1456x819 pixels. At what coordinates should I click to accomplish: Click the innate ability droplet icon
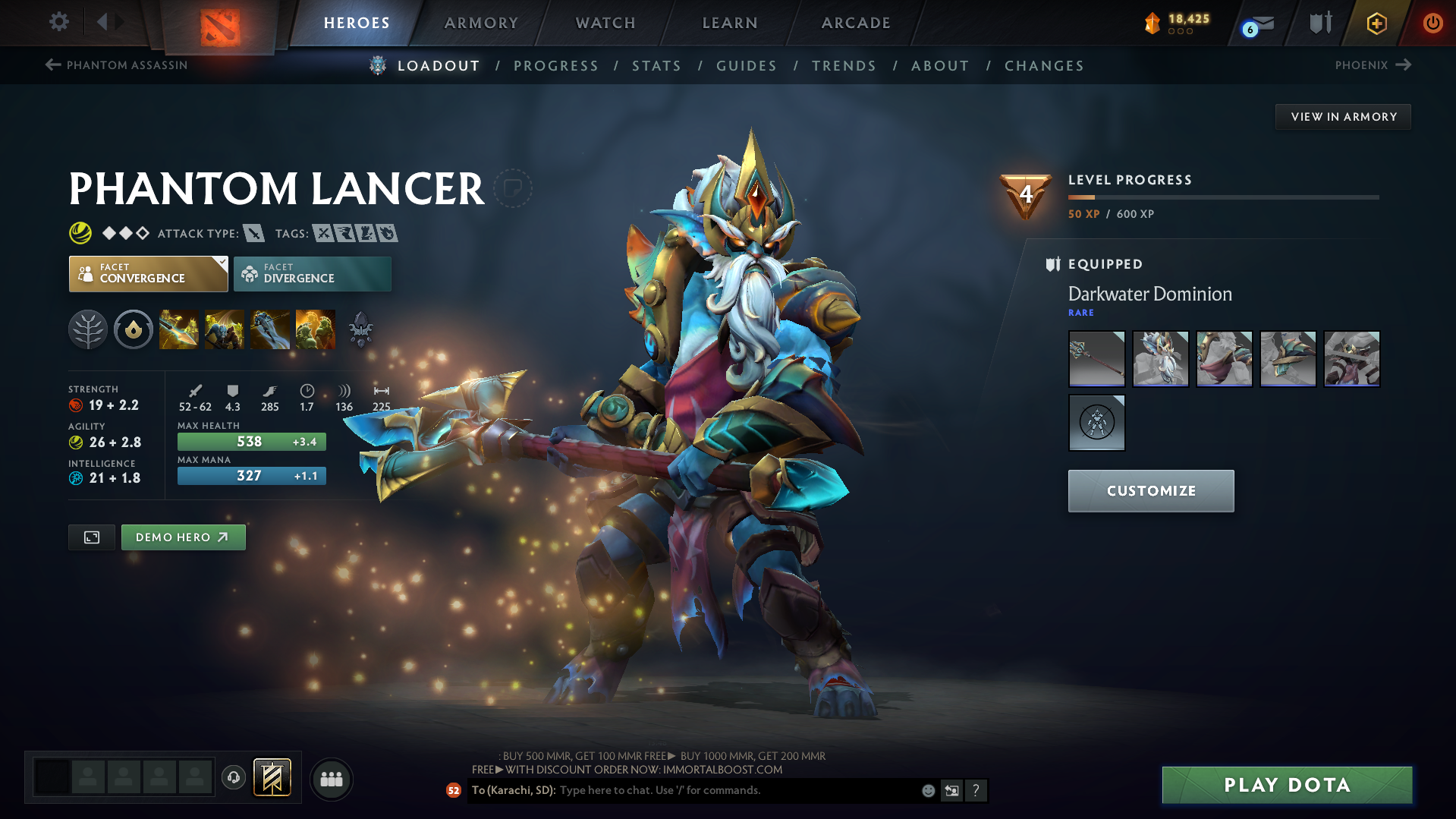click(134, 329)
